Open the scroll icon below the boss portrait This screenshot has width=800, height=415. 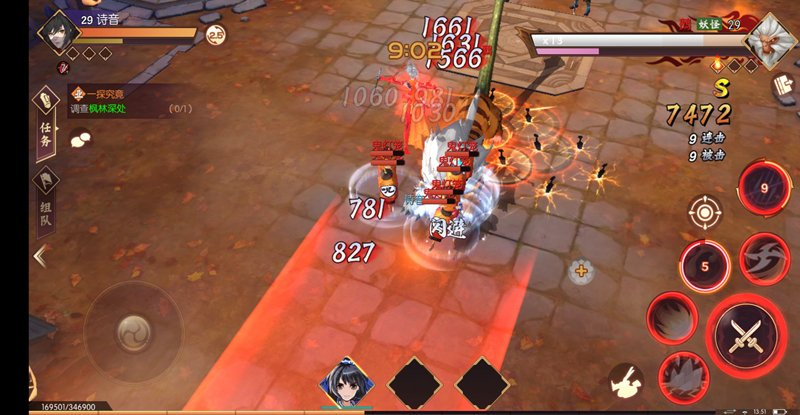781,87
